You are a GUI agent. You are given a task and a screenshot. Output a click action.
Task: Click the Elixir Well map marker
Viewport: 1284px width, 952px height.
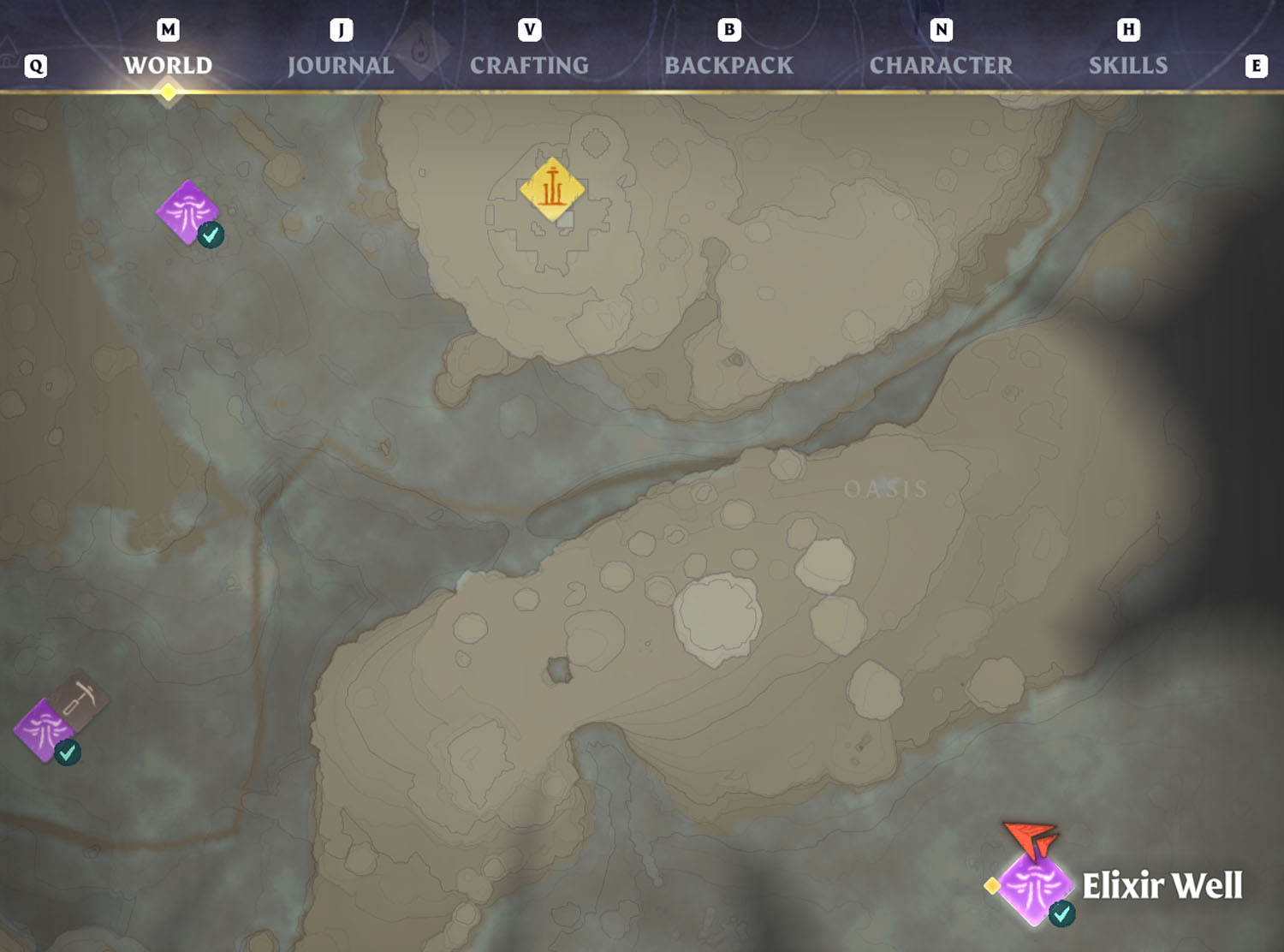point(1035,886)
